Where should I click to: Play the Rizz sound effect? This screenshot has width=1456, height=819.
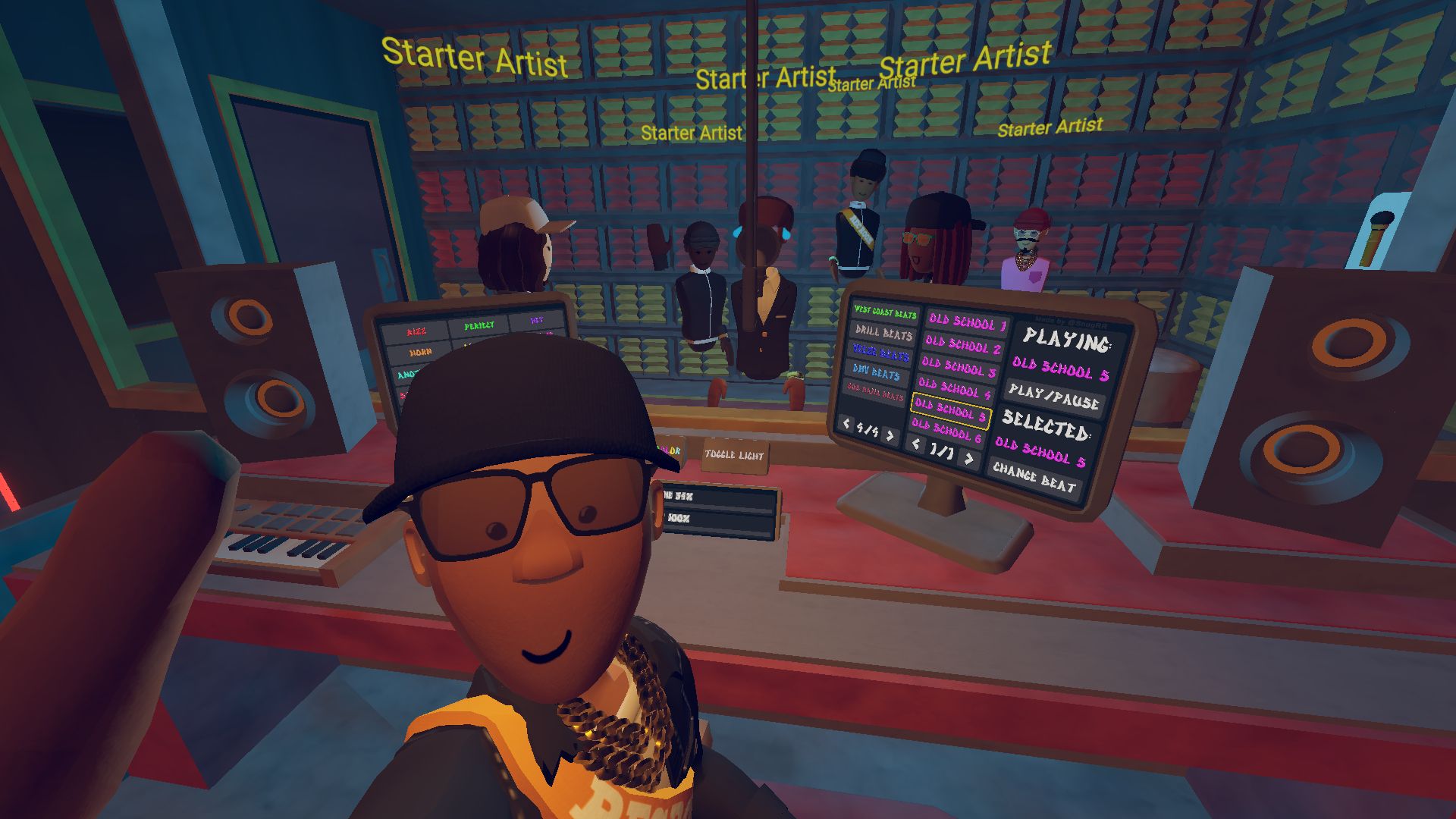pyautogui.click(x=416, y=332)
